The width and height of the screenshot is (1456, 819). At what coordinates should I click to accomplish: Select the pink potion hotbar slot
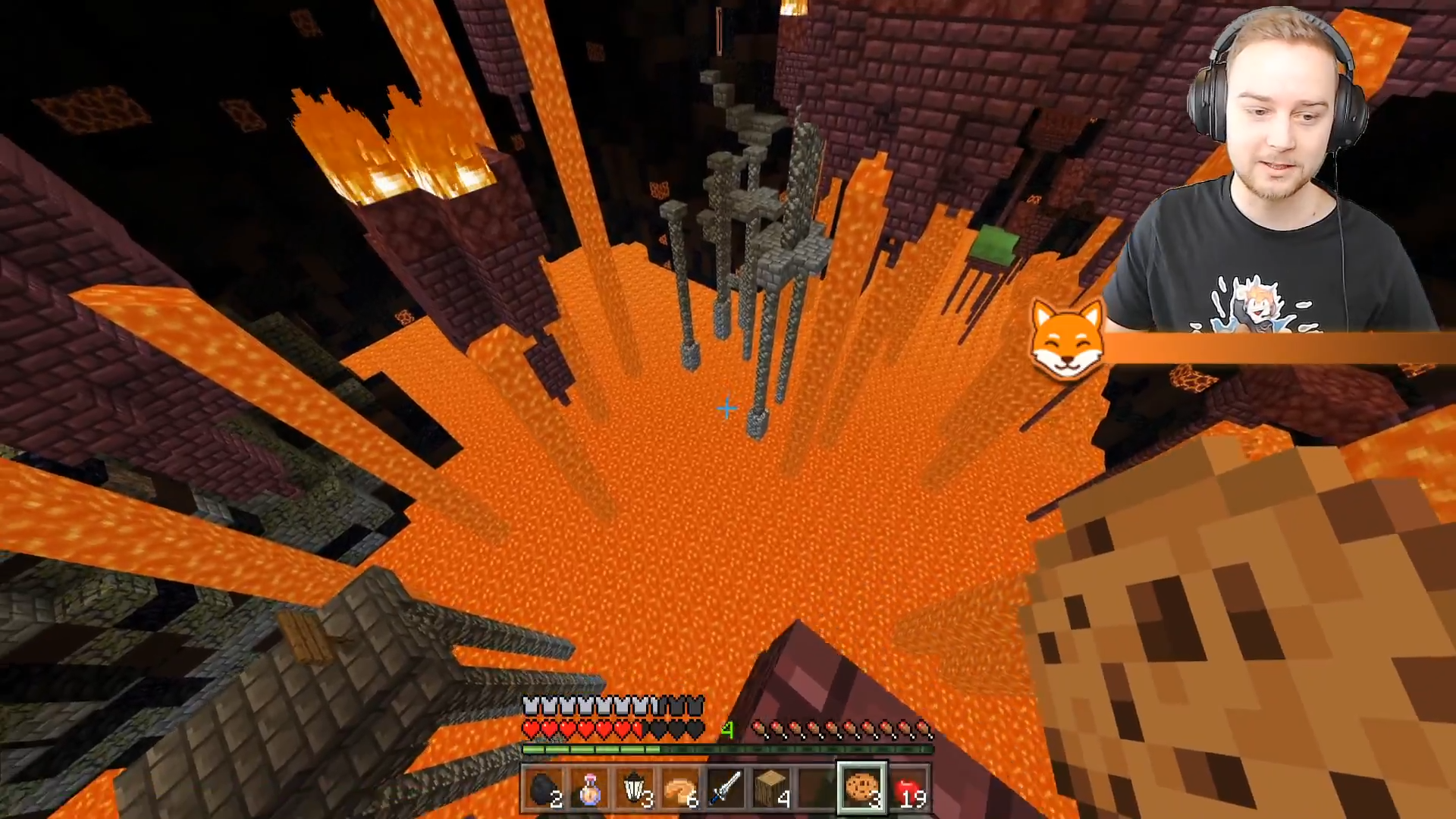coord(590,789)
